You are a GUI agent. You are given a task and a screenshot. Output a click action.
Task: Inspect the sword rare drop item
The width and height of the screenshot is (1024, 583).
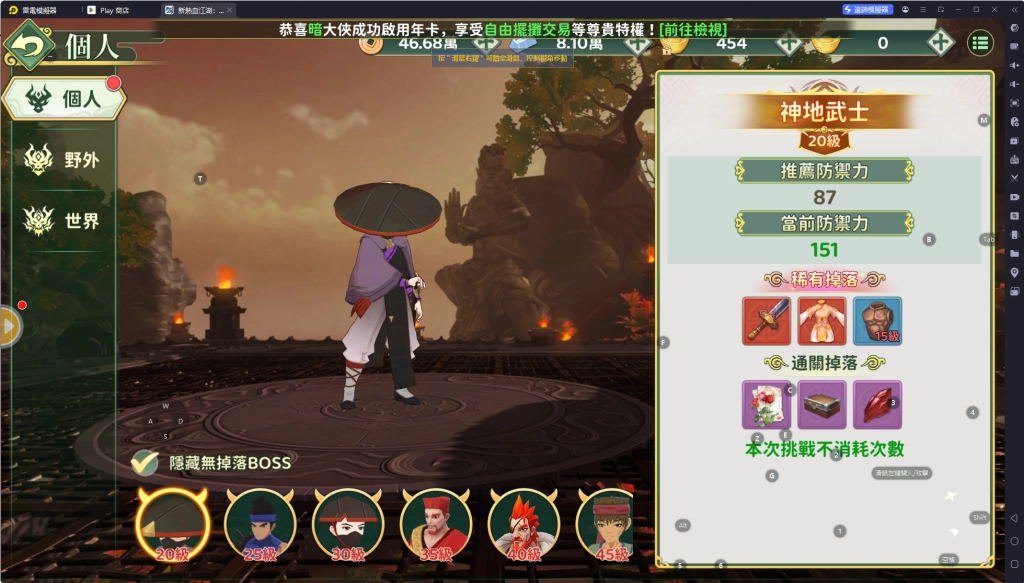[x=767, y=321]
